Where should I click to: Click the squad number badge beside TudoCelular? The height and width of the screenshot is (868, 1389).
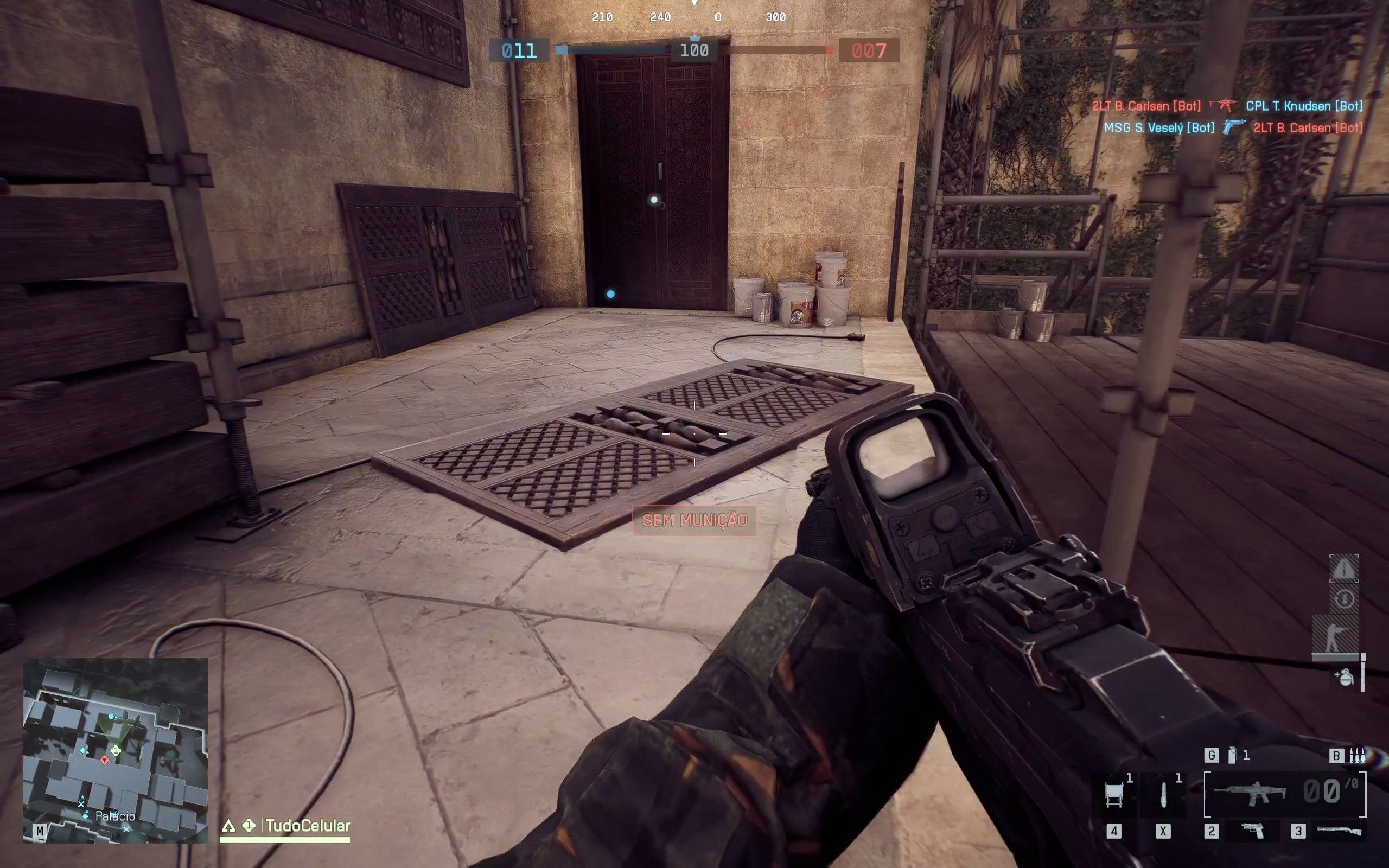click(x=249, y=826)
